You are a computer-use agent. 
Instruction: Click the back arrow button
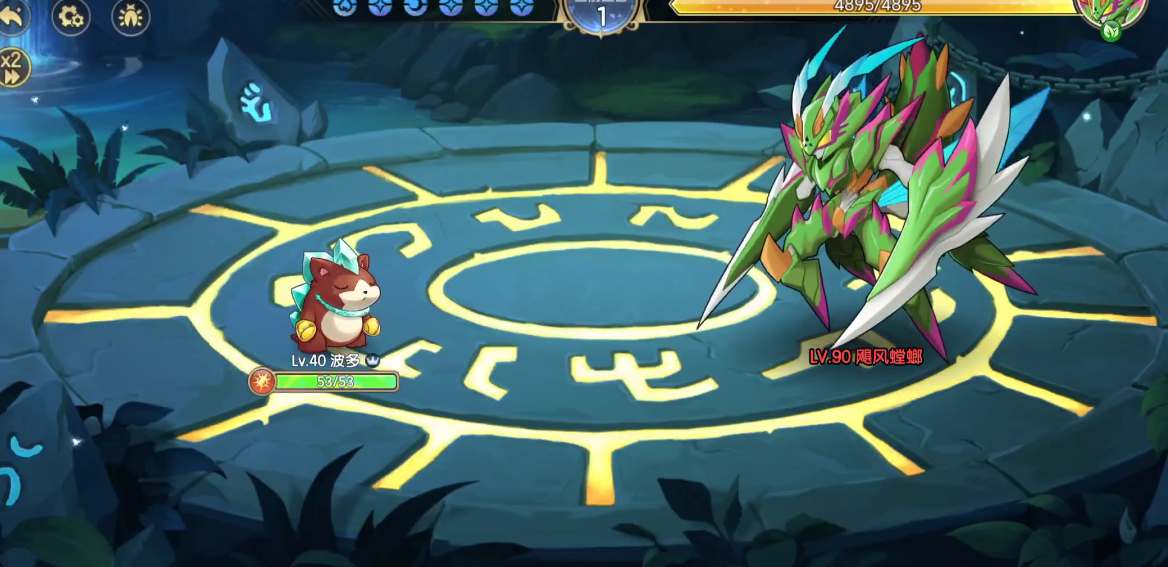pyautogui.click(x=11, y=17)
